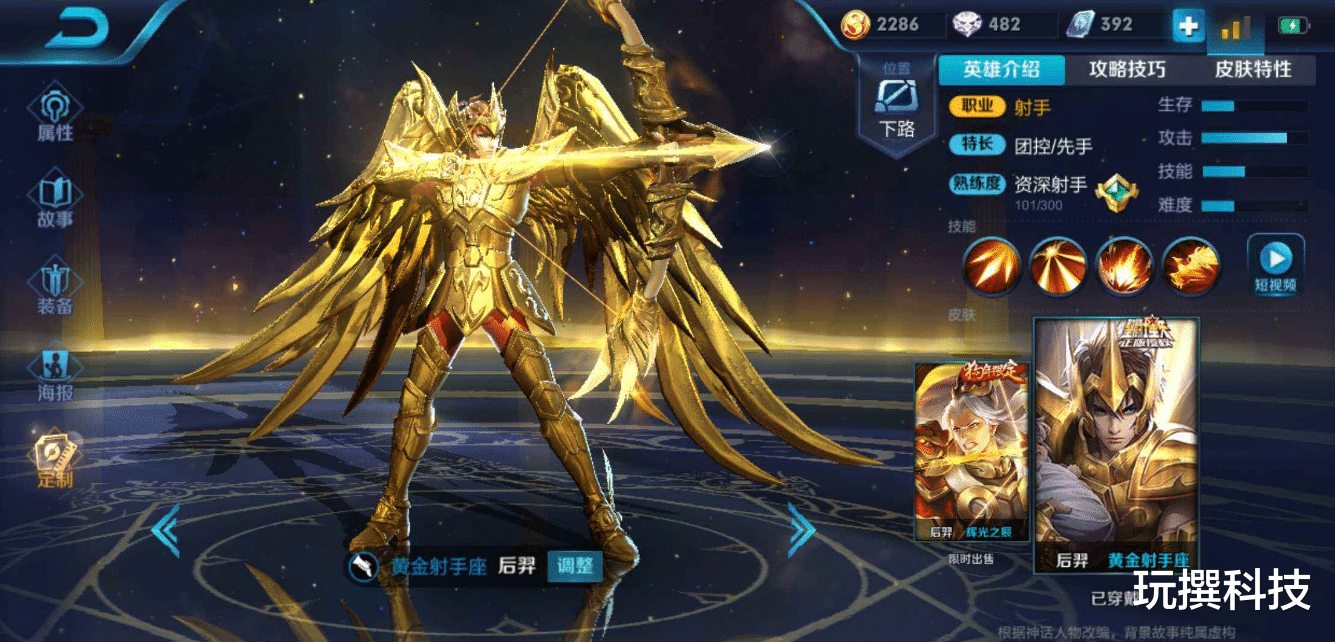Select the first skill icon with arrows
This screenshot has height=642, width=1335.
[991, 267]
